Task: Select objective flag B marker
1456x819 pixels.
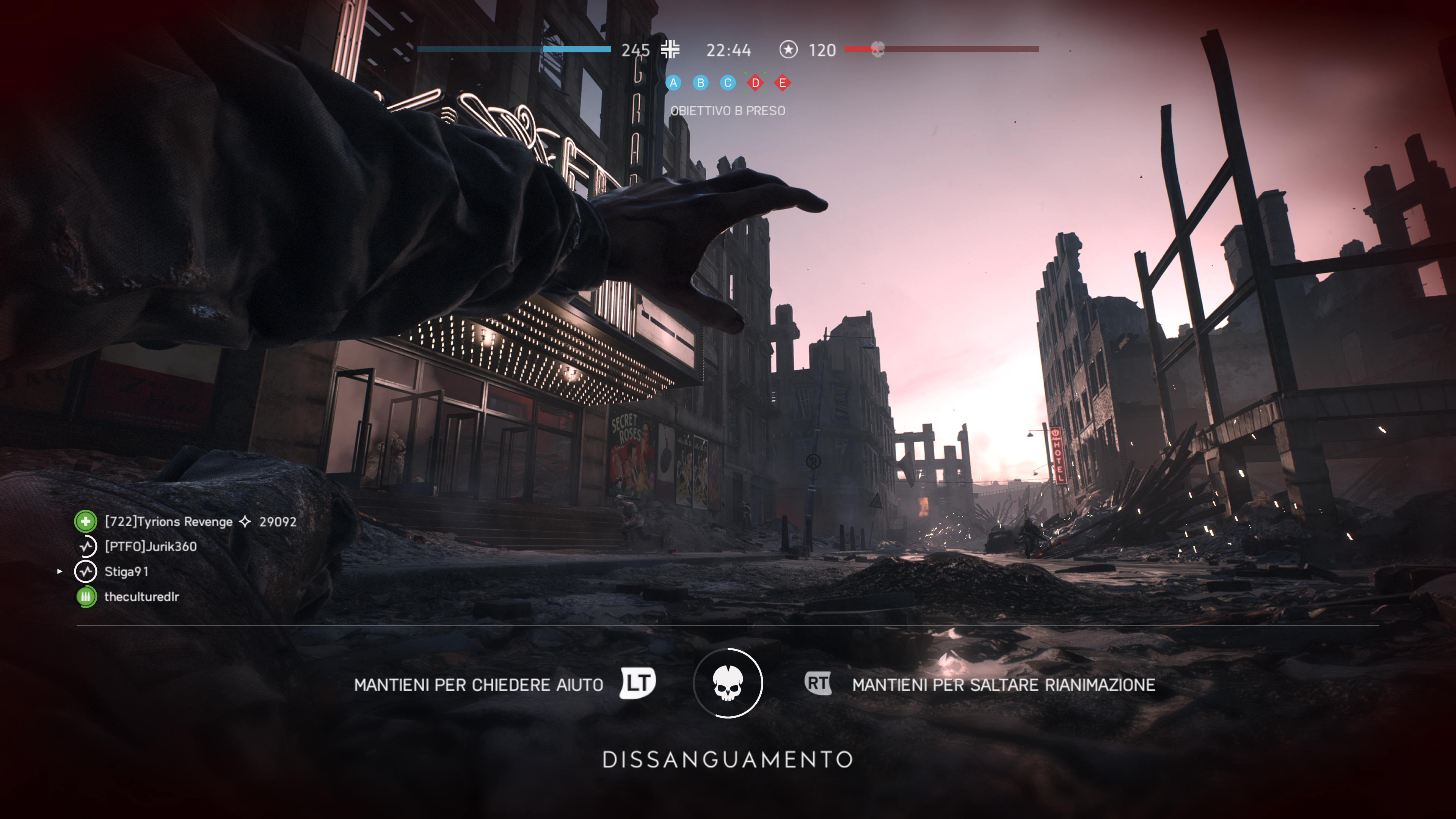Action: point(700,83)
